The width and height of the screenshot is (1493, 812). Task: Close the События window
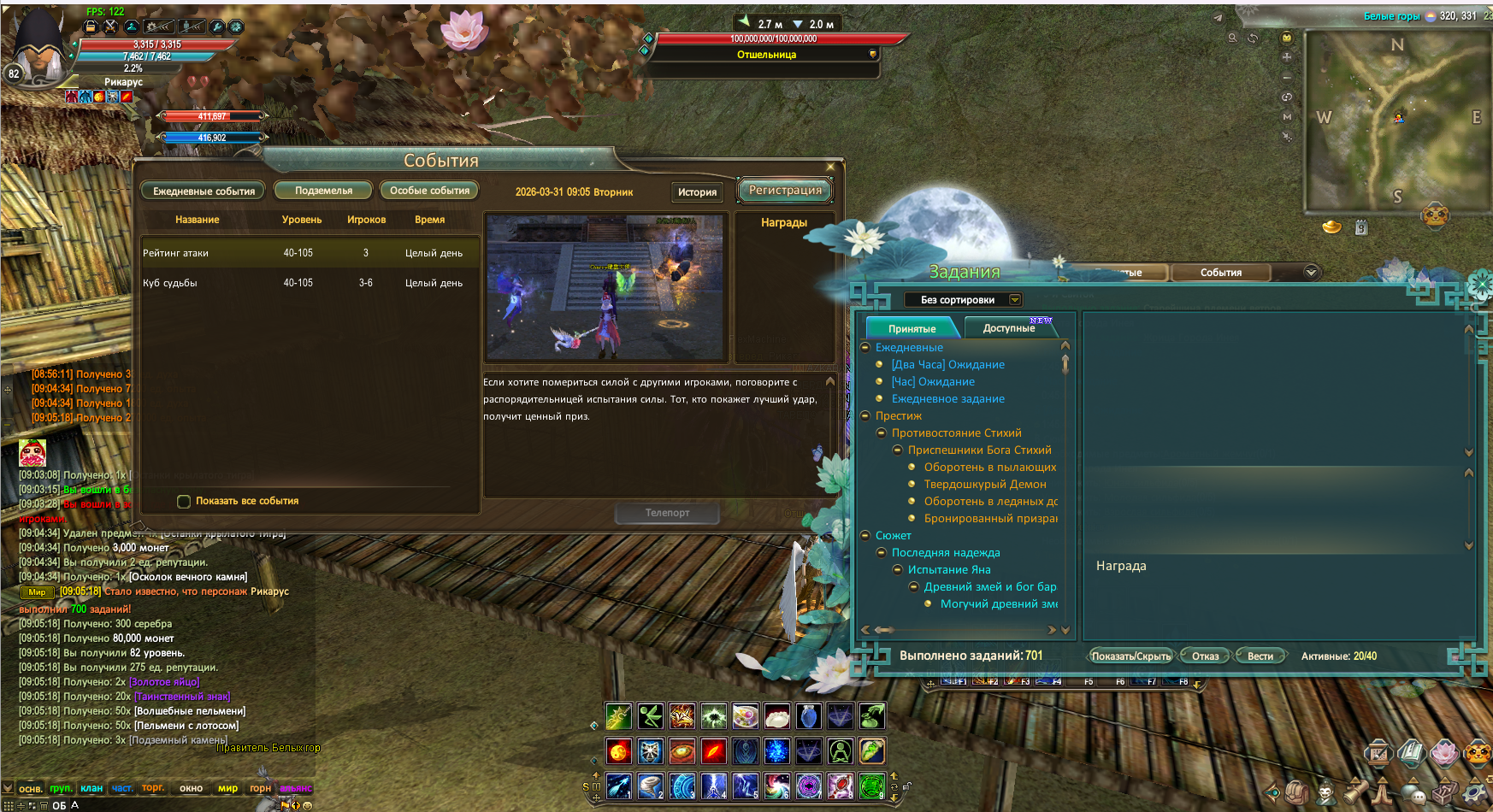click(830, 167)
